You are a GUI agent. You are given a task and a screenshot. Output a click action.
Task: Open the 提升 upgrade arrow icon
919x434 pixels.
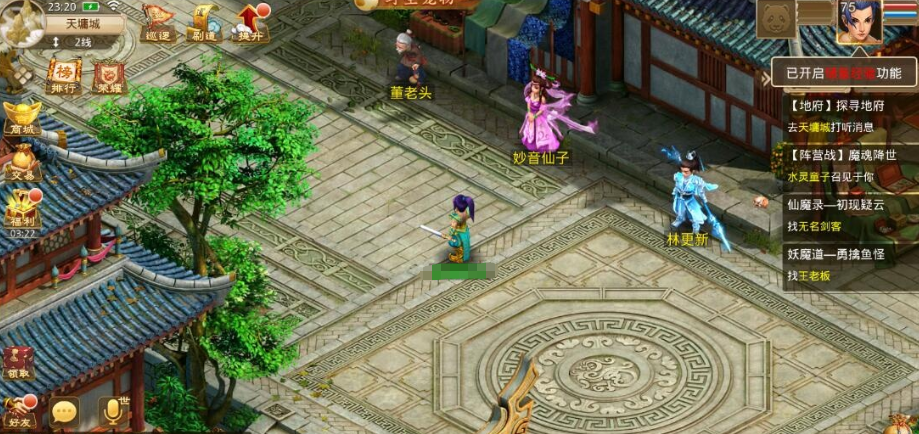pyautogui.click(x=250, y=22)
